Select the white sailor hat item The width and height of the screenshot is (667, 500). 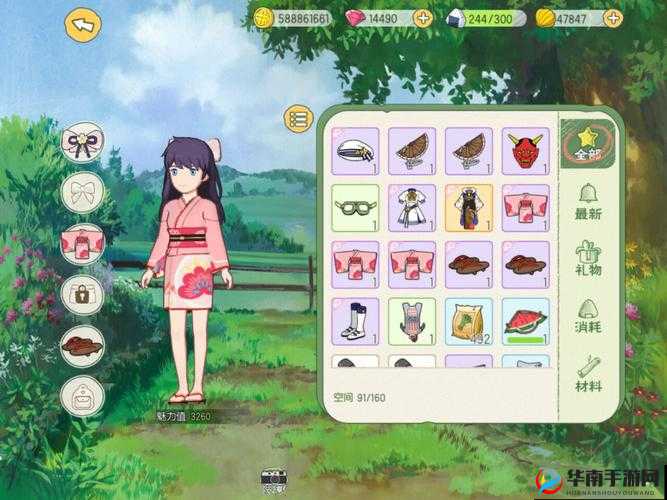coord(355,151)
